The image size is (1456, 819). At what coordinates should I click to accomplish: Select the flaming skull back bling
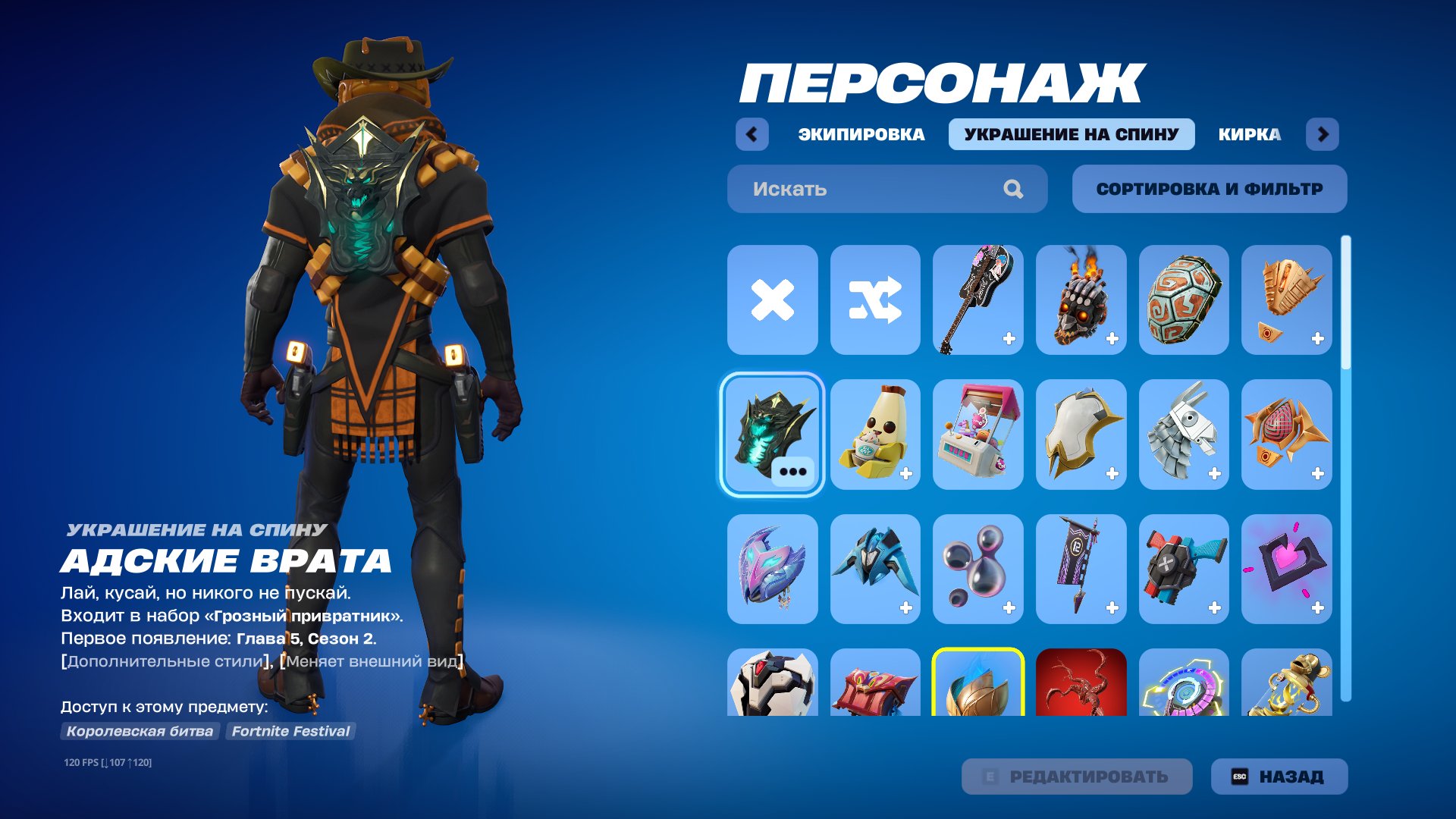click(x=1081, y=300)
